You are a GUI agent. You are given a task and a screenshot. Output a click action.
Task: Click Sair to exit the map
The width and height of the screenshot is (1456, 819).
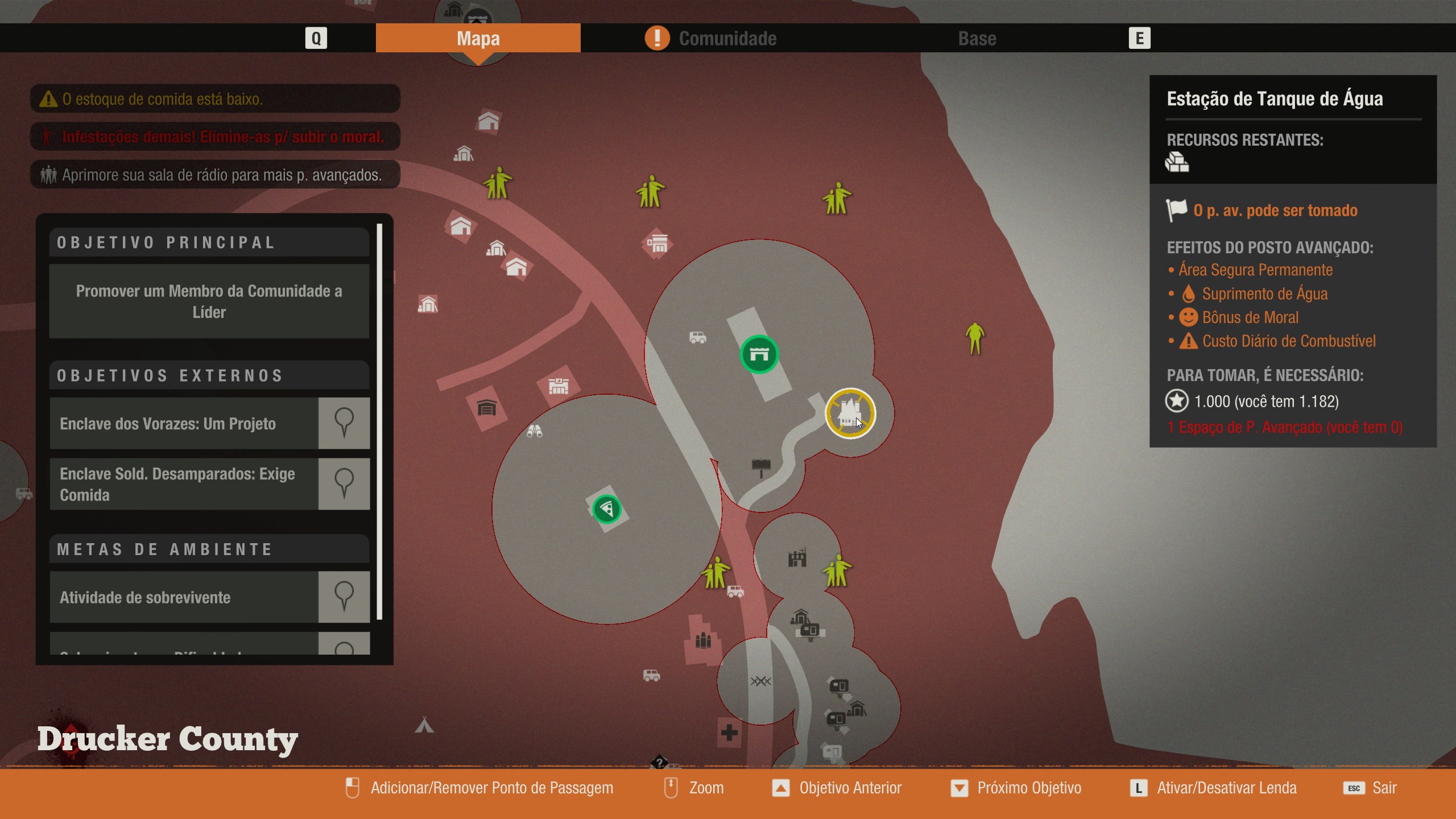pyautogui.click(x=1385, y=788)
